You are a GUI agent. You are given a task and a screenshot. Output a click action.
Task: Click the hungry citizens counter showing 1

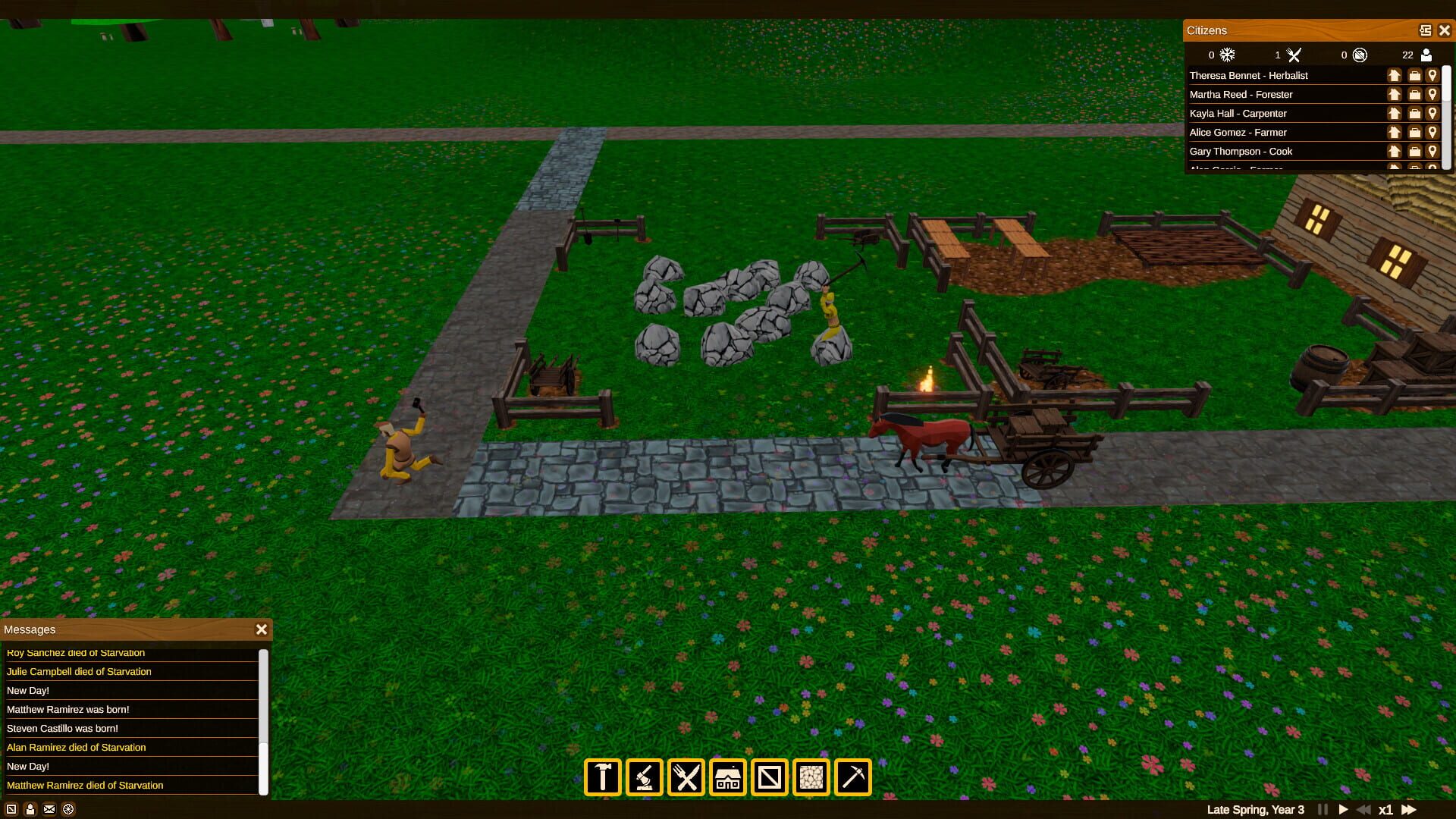pyautogui.click(x=1294, y=55)
